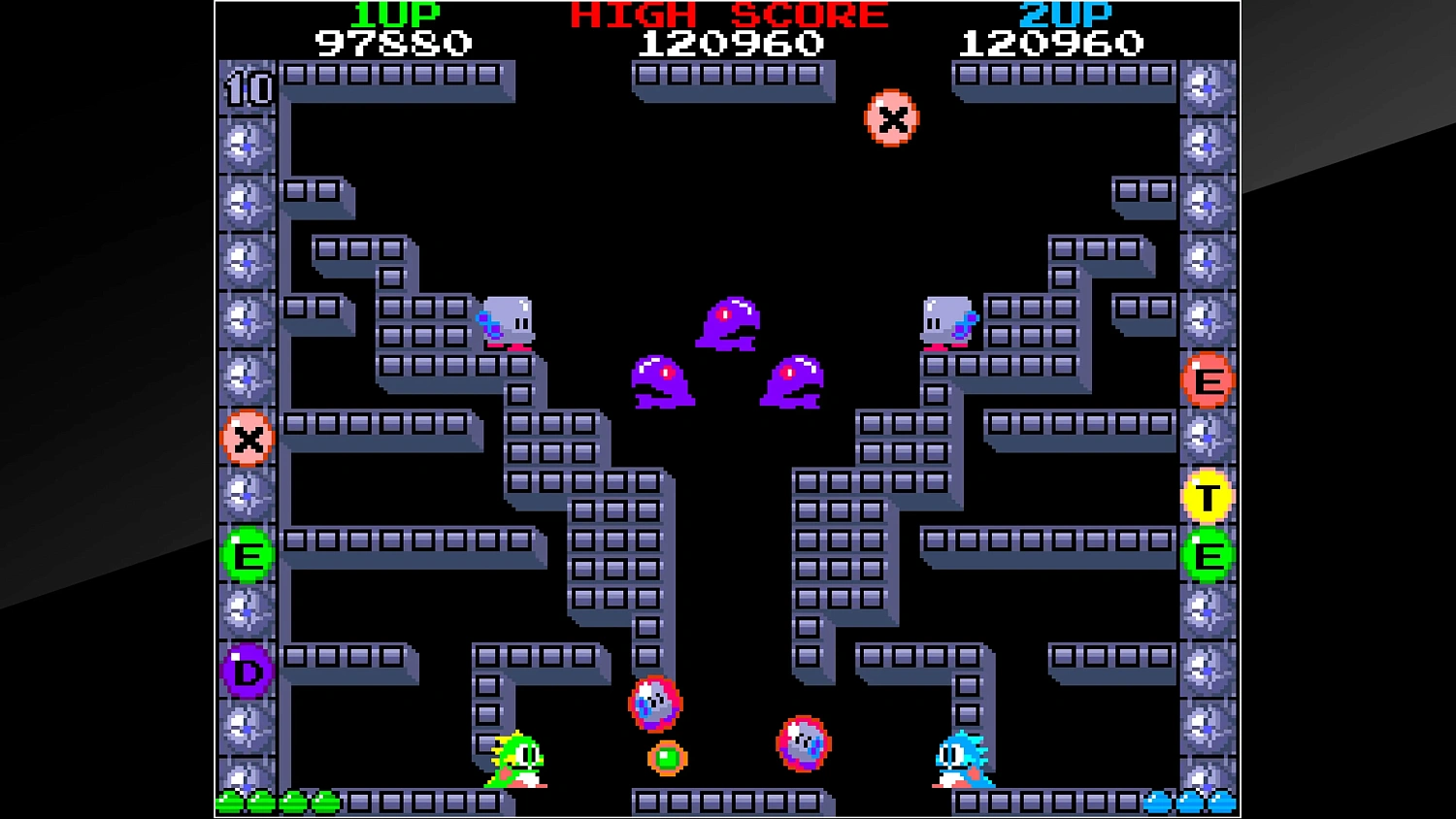
Task: Select the yellow T orb on the right wall
Action: (1208, 496)
